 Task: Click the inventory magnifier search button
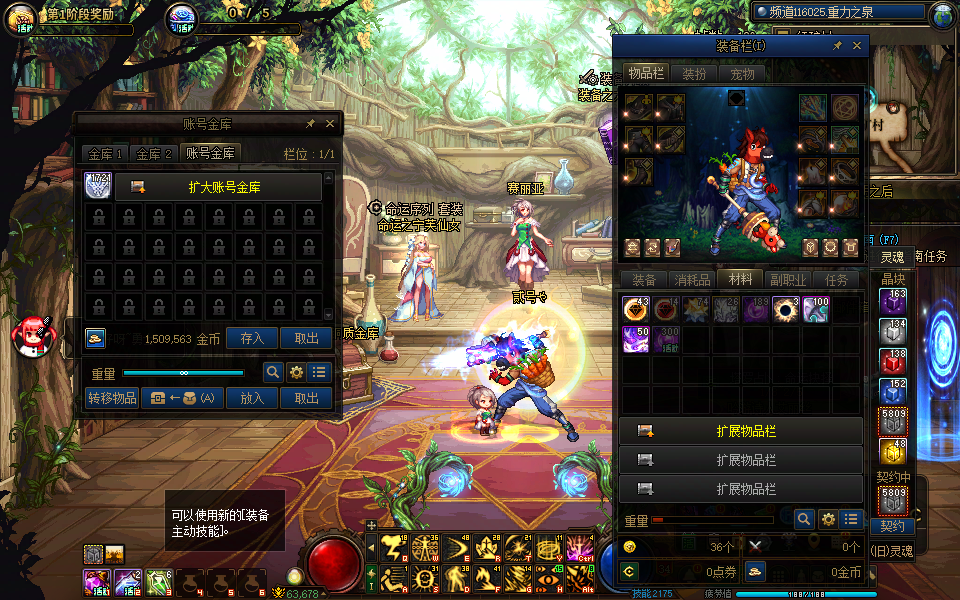803,519
